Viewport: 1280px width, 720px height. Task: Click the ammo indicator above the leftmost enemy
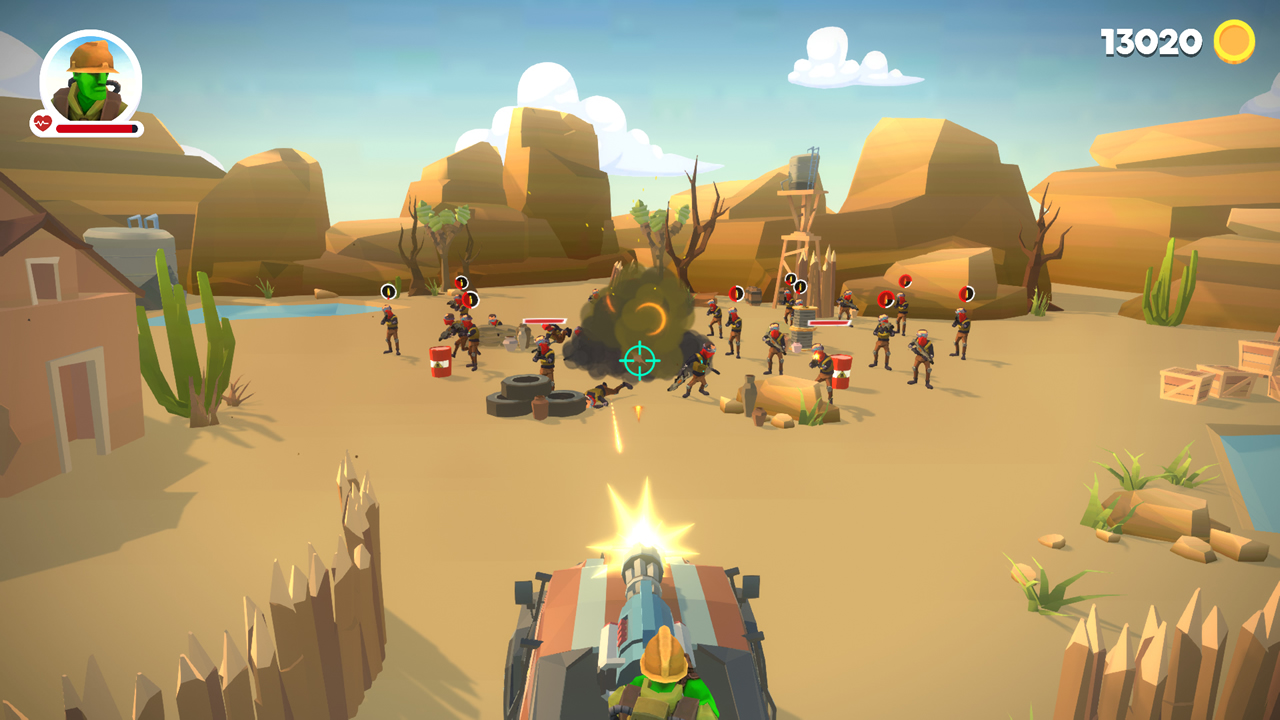pos(388,290)
